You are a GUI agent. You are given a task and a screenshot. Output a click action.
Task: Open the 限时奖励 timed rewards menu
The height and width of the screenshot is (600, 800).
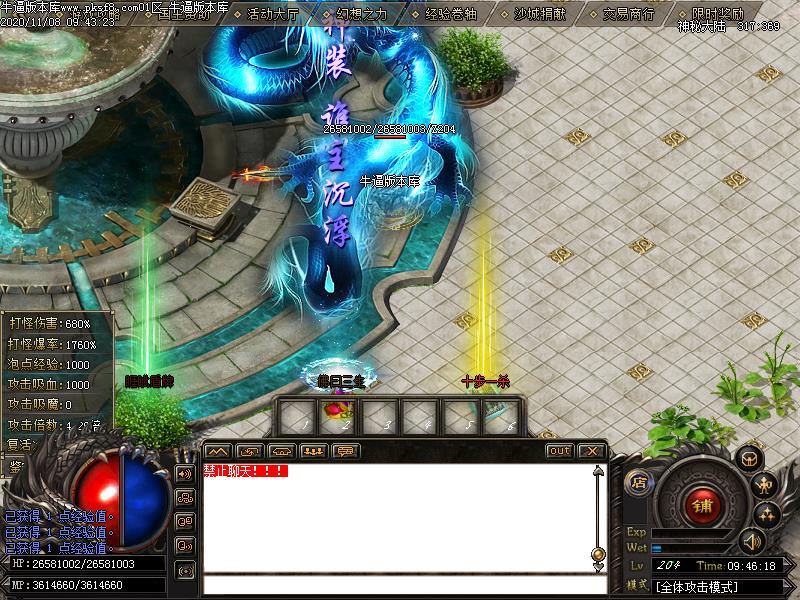tap(717, 14)
